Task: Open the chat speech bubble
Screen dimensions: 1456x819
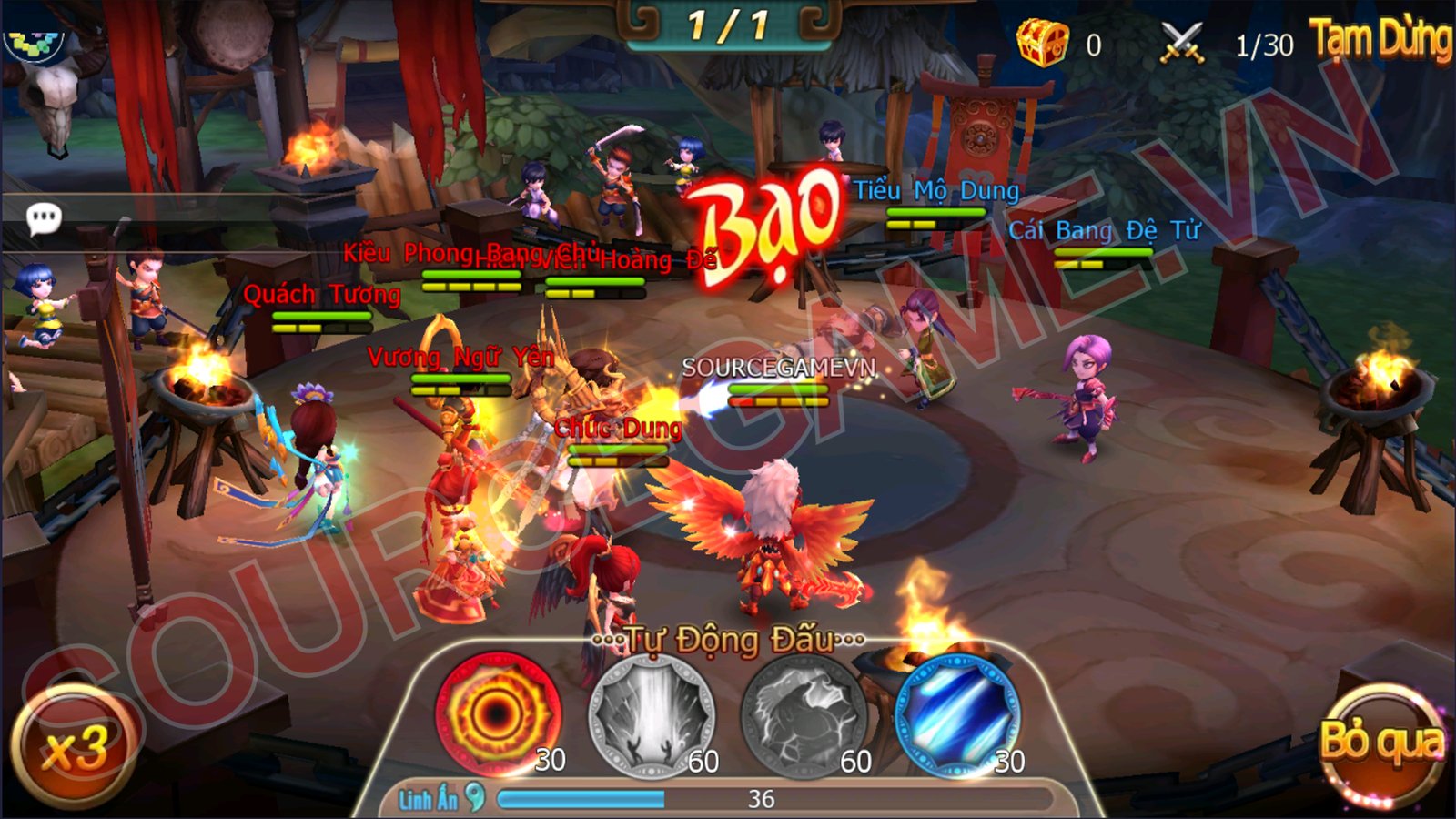Action: (44, 218)
